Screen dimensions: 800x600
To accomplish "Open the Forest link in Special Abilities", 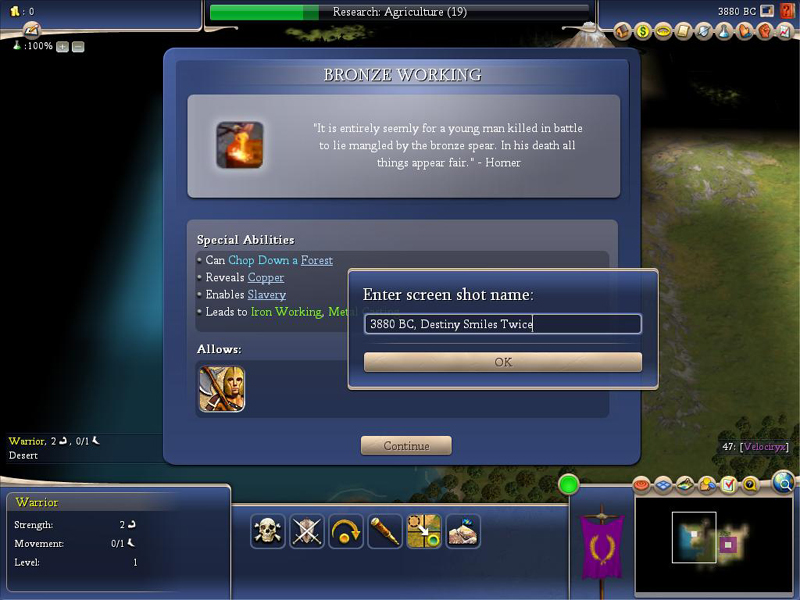I will click(x=316, y=260).
